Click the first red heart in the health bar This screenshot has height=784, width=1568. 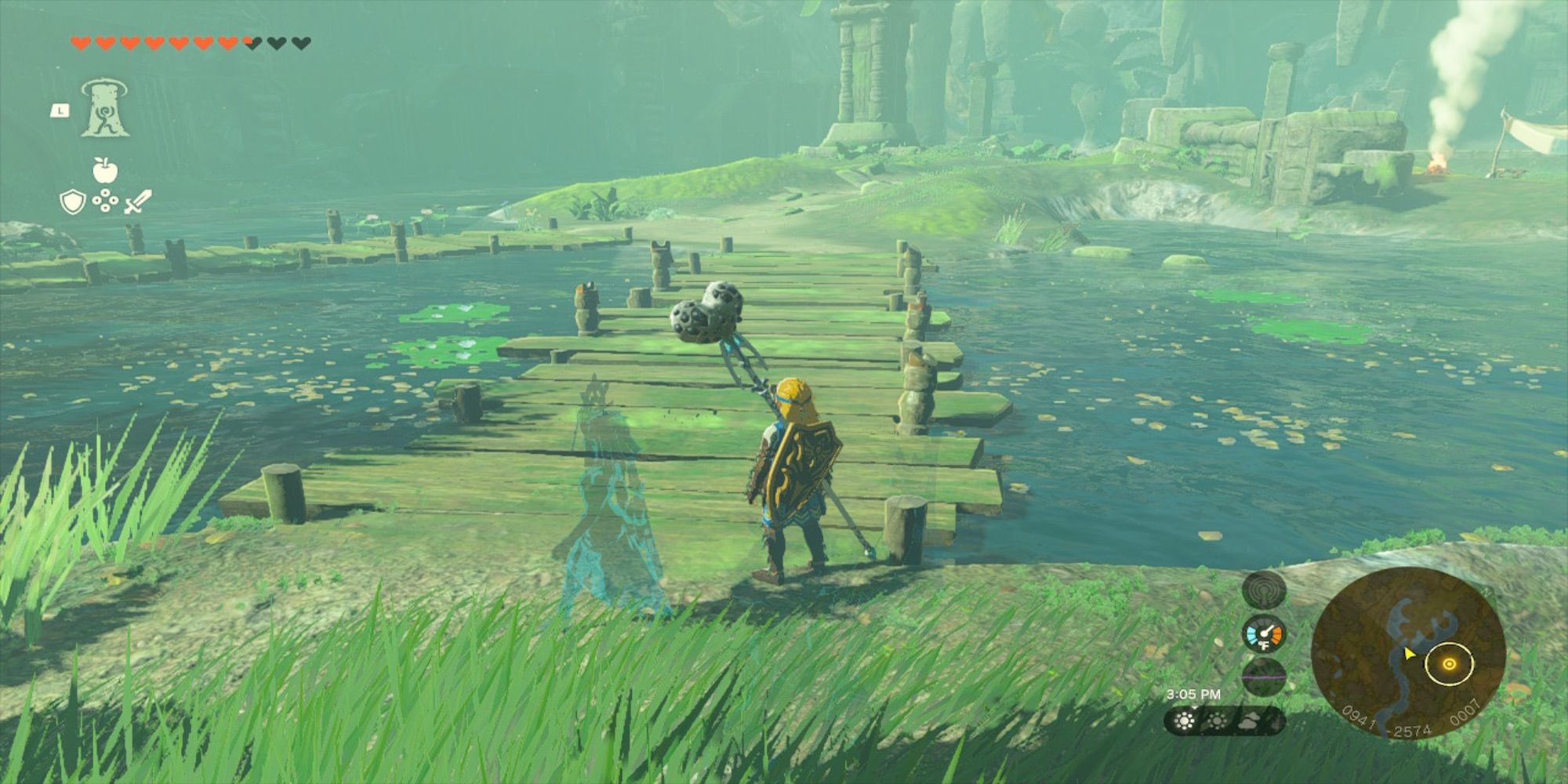pyautogui.click(x=80, y=42)
